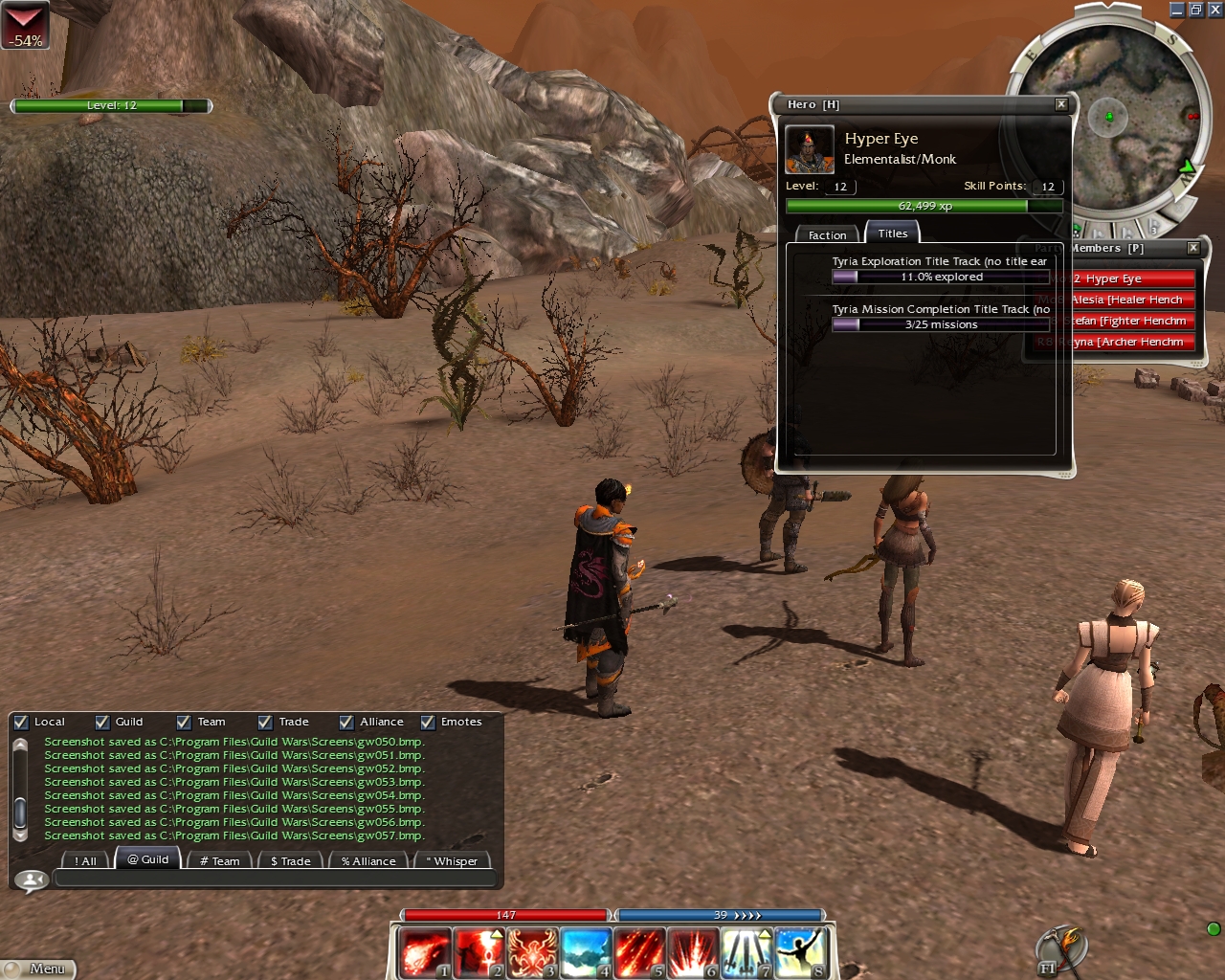Select the Titles tab in Hero panel
1225x980 pixels.
(892, 233)
